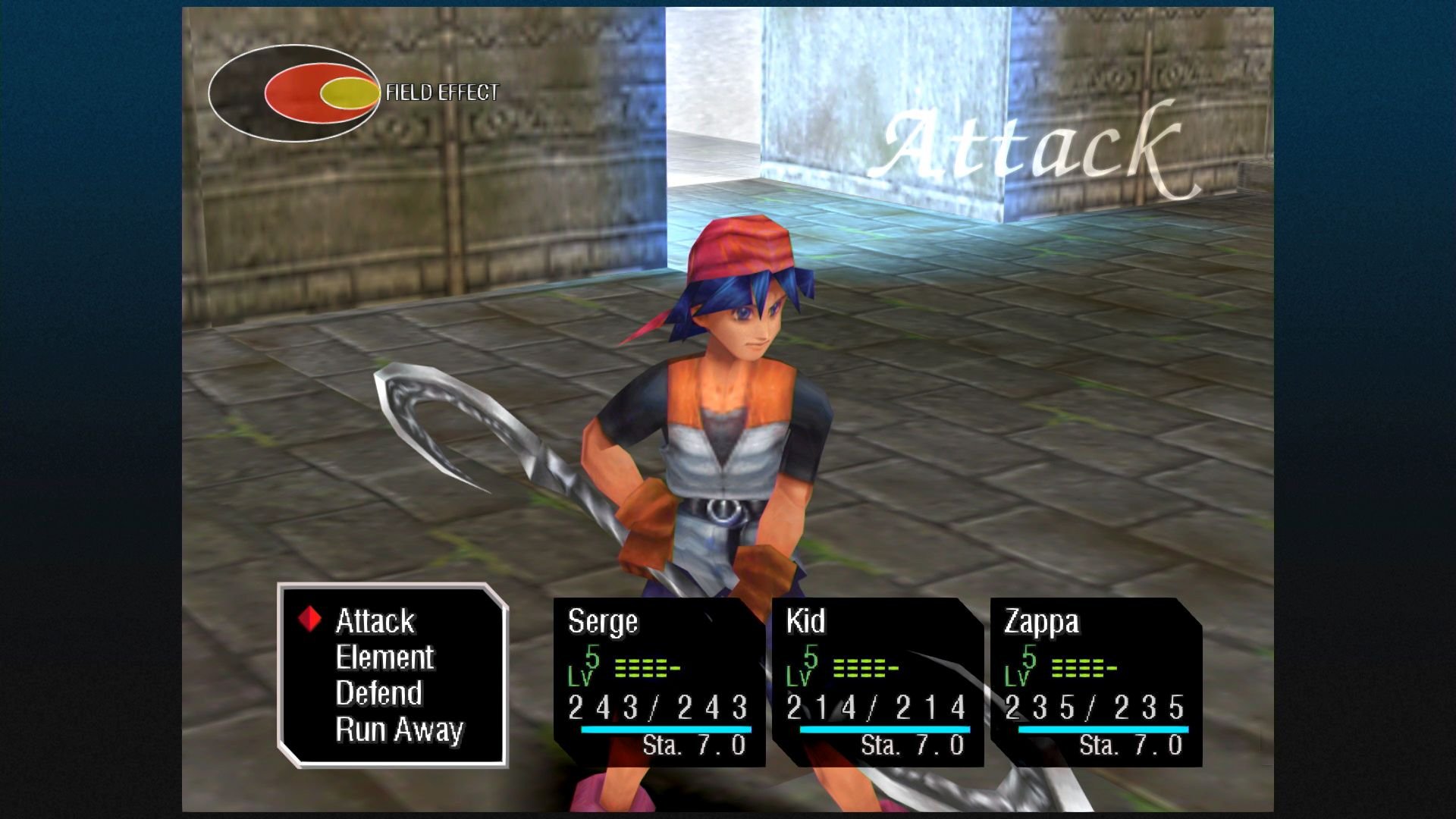Select Run Away to flee battle
Viewport: 1456px width, 819px height.
point(399,730)
